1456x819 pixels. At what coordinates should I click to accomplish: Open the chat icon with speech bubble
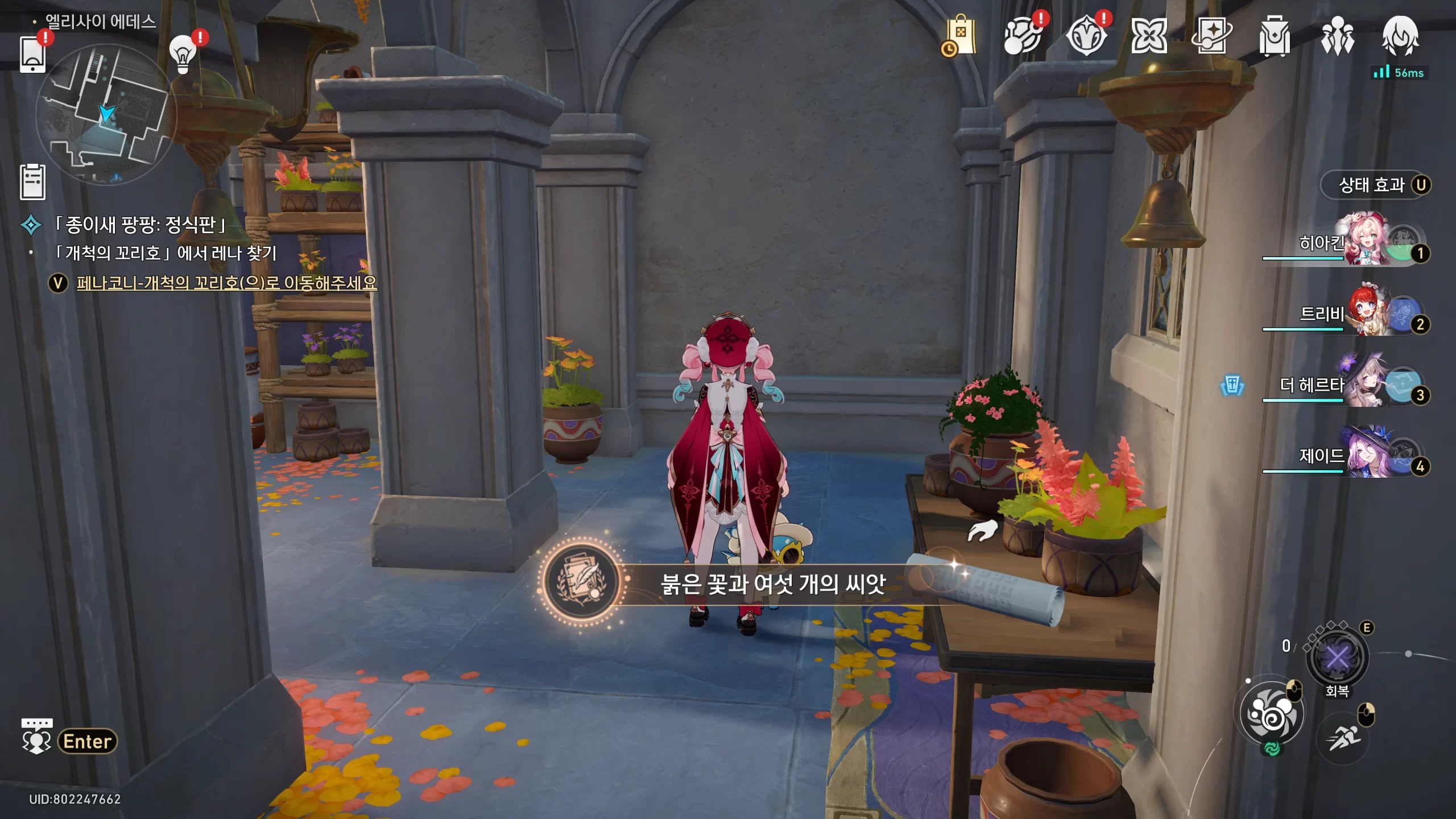[x=36, y=736]
